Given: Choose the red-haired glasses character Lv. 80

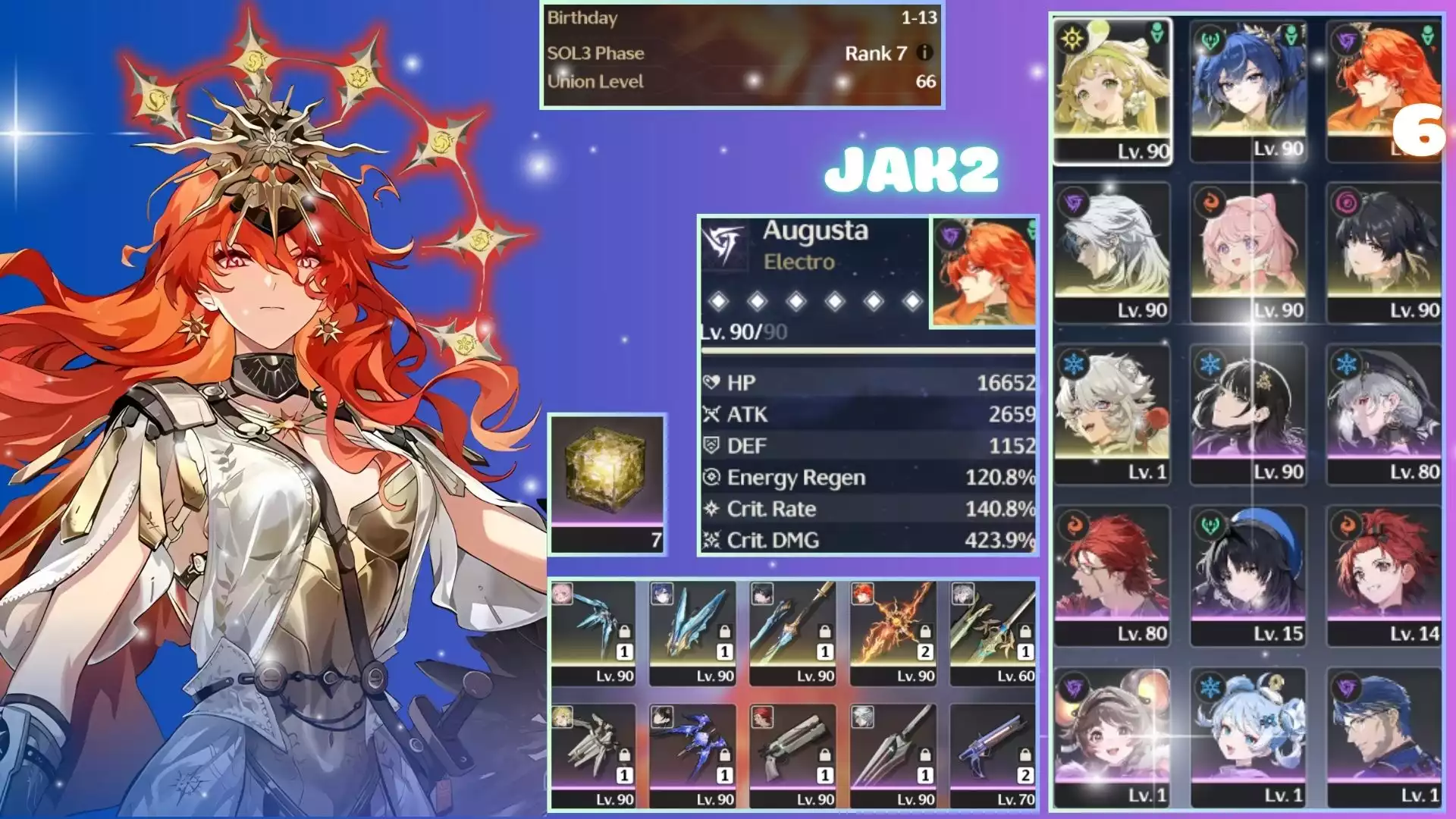Looking at the screenshot, I should [x=1112, y=575].
